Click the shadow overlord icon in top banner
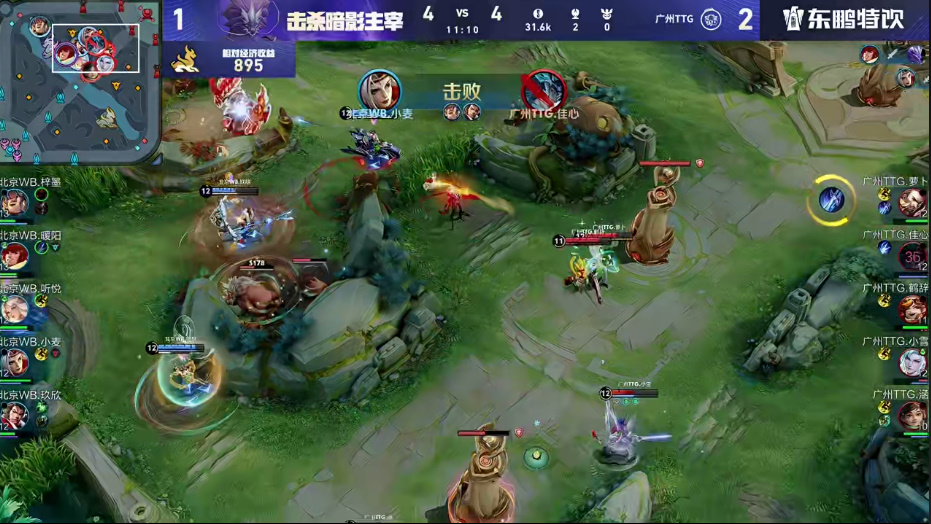This screenshot has height=524, width=931. point(248,19)
